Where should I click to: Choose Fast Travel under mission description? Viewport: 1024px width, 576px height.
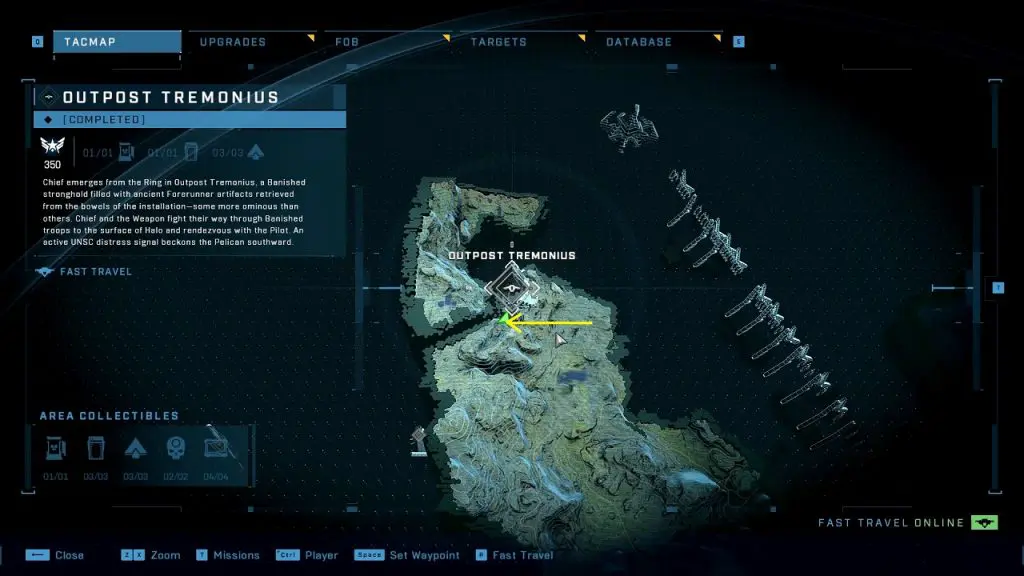point(96,271)
